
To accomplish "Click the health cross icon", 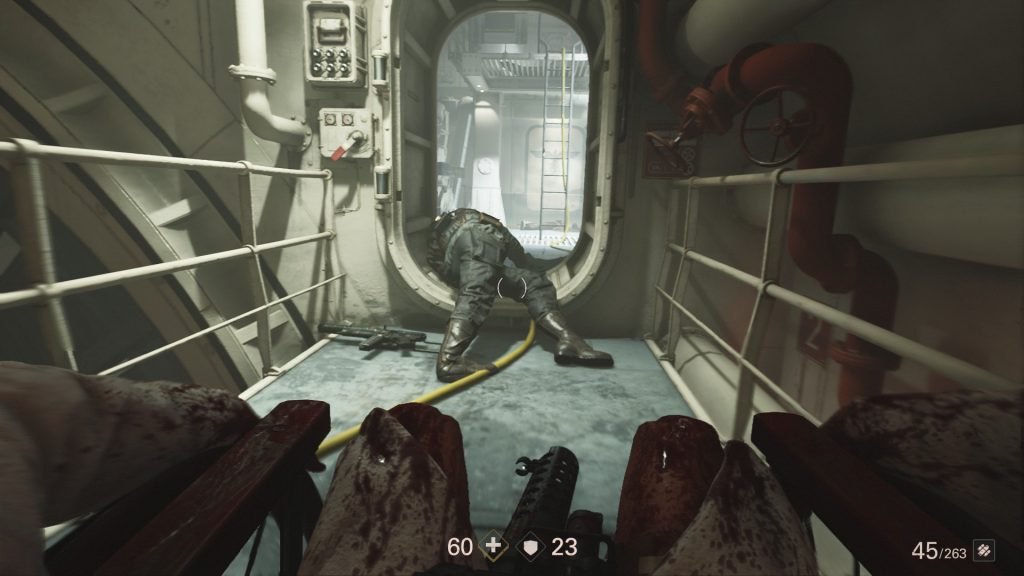I will click(492, 547).
